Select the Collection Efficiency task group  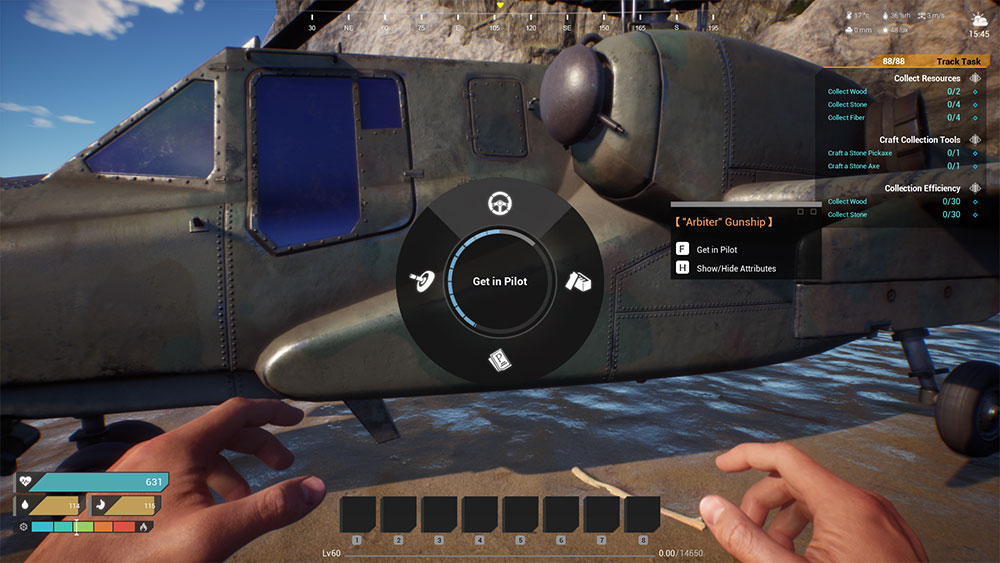[x=922, y=188]
